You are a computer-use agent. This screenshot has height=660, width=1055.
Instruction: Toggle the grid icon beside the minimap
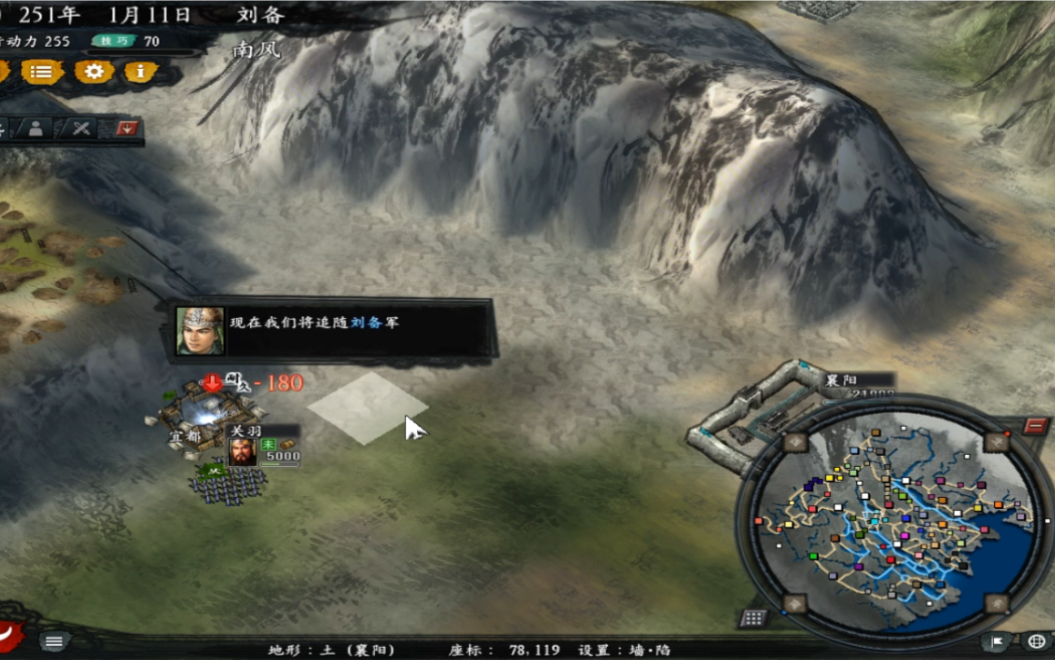[752, 618]
